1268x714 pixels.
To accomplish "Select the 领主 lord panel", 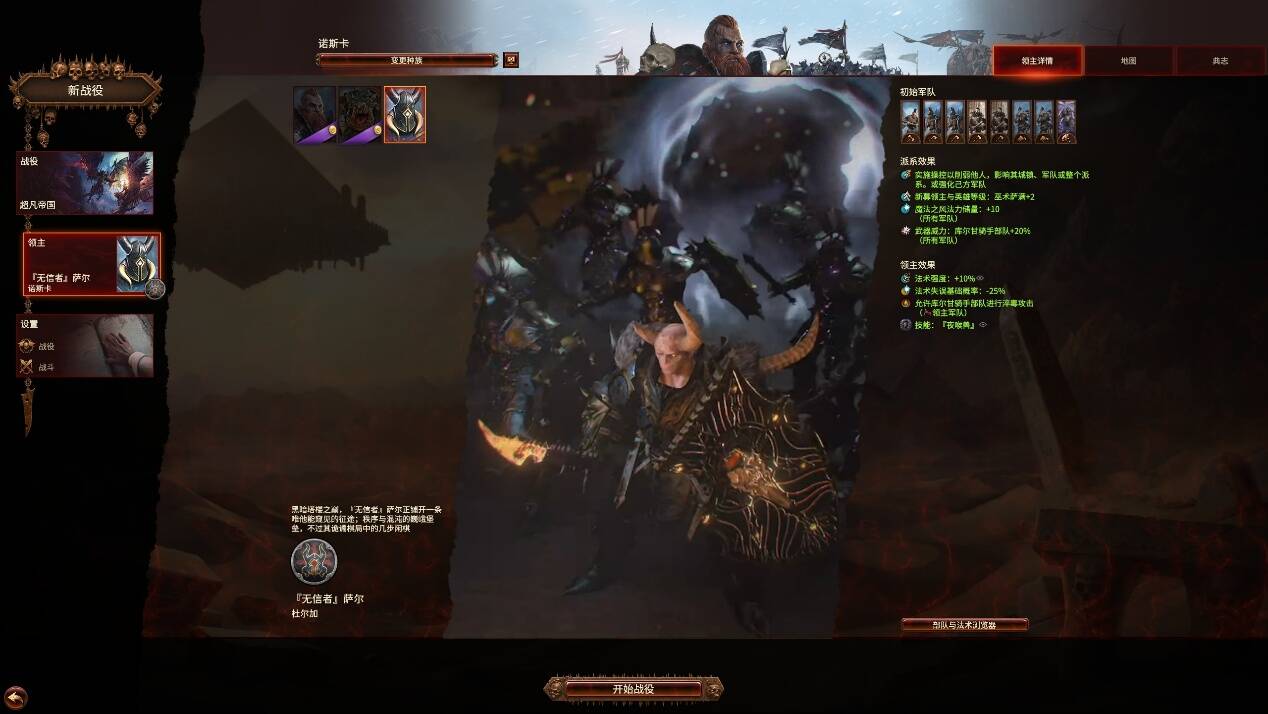I will point(91,264).
